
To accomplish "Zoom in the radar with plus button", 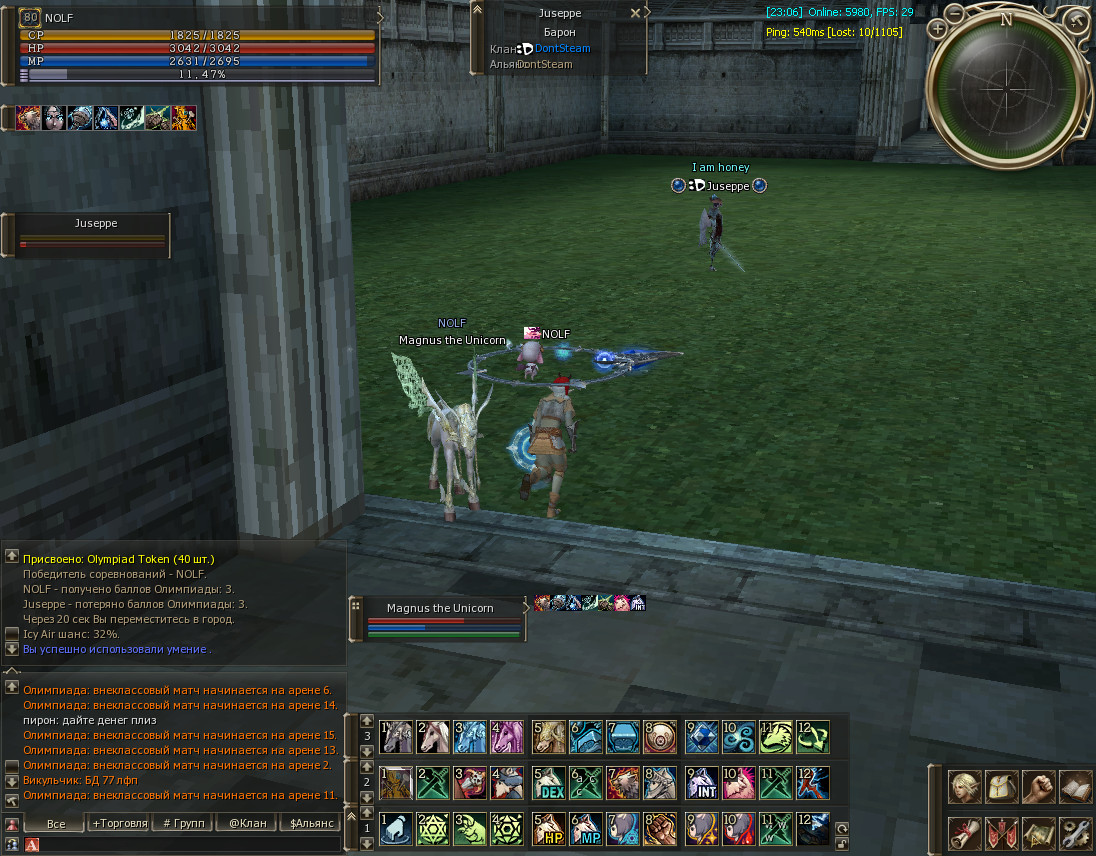I will pyautogui.click(x=937, y=29).
